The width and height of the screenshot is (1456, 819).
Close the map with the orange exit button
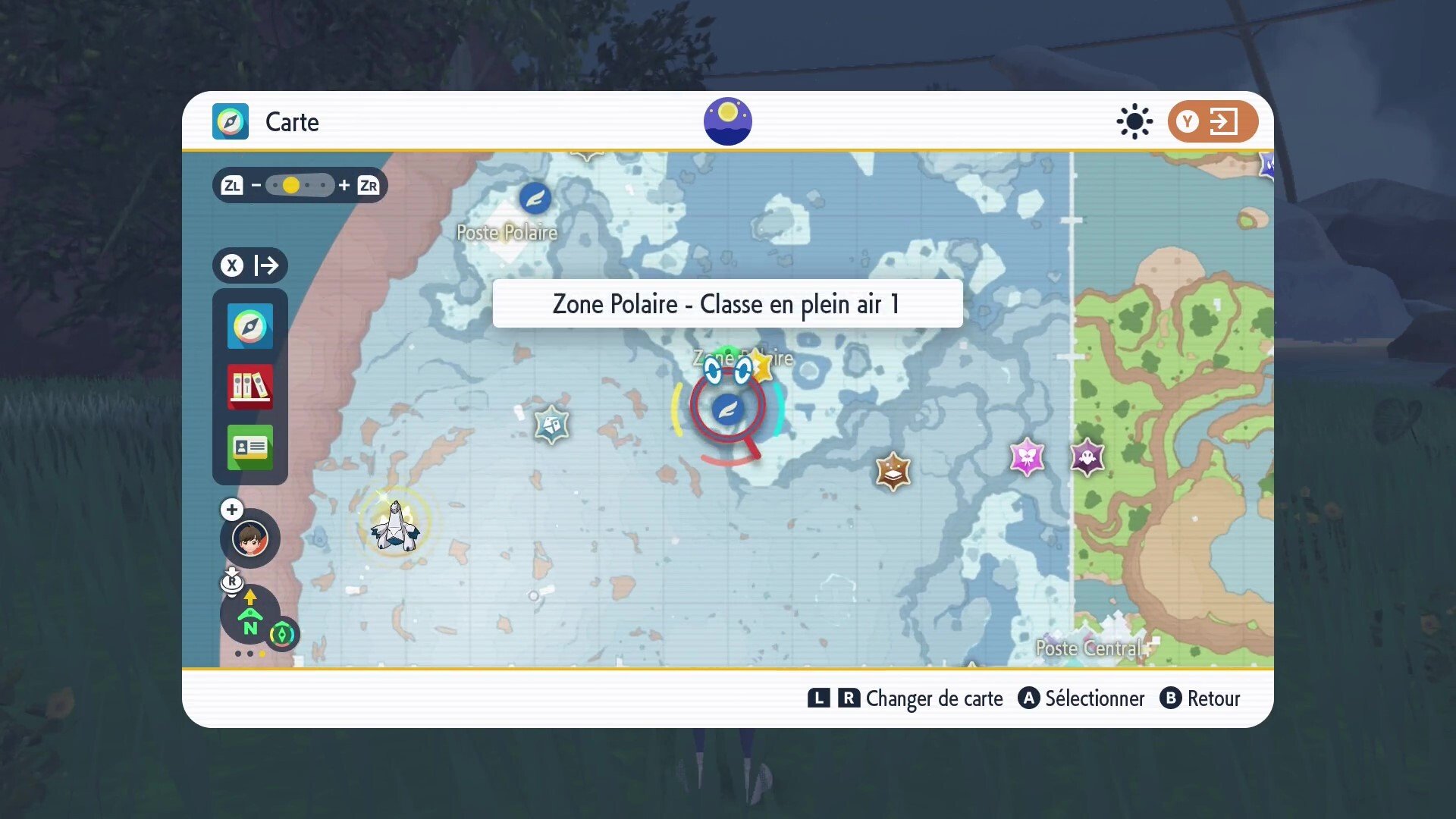(1212, 121)
